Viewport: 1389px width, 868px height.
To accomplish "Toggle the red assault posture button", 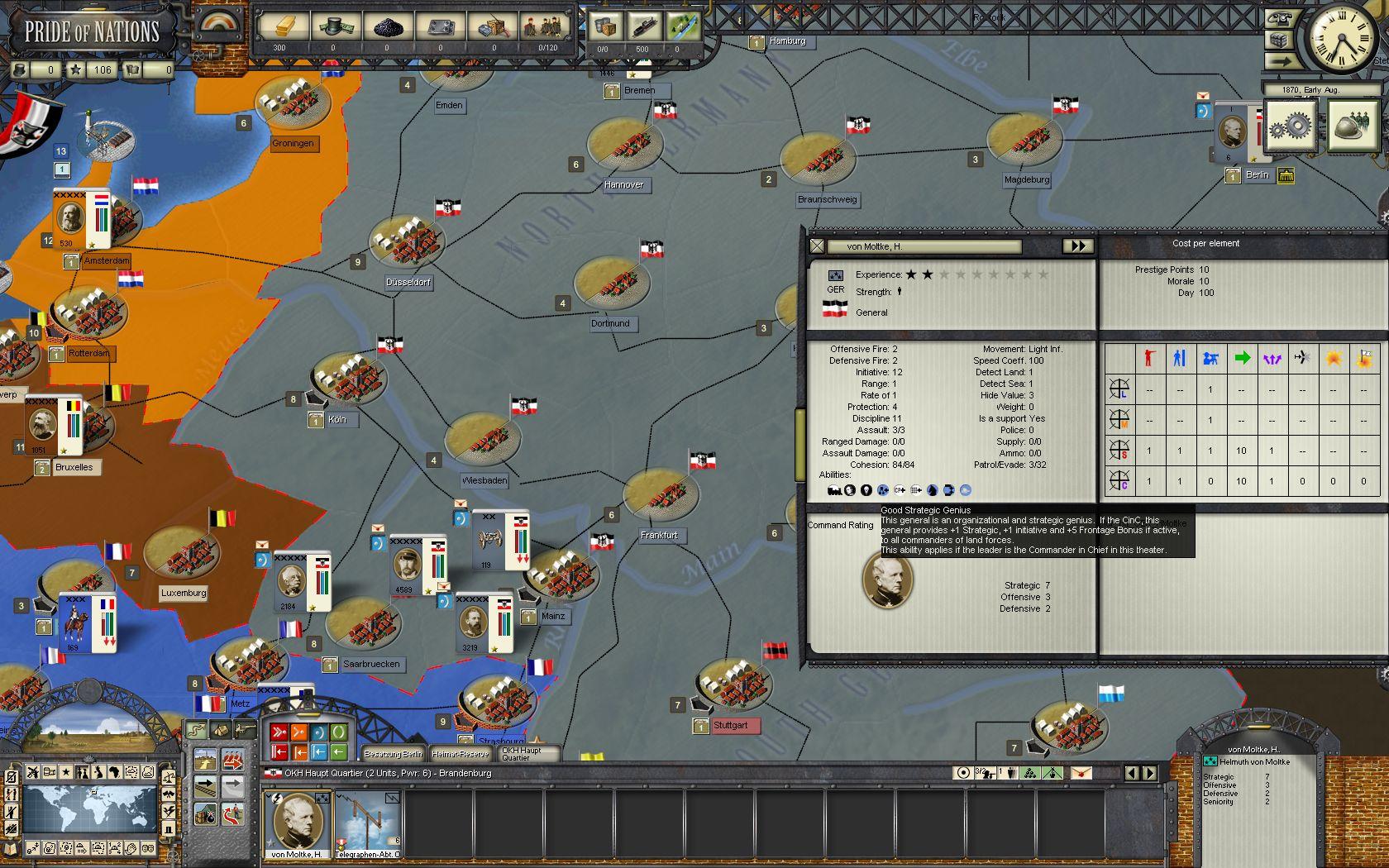I will point(279,732).
